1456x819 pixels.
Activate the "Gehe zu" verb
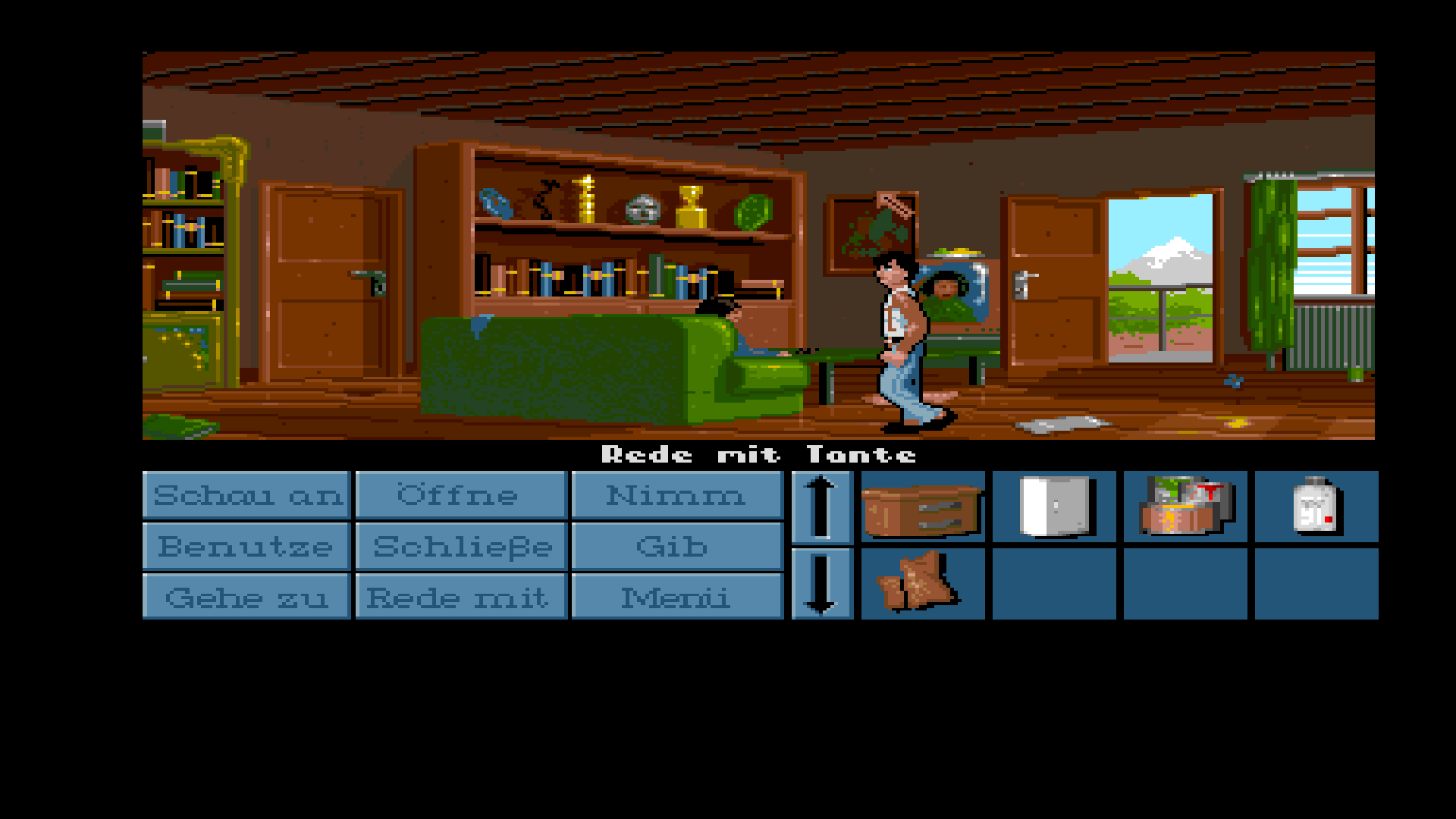click(x=246, y=597)
